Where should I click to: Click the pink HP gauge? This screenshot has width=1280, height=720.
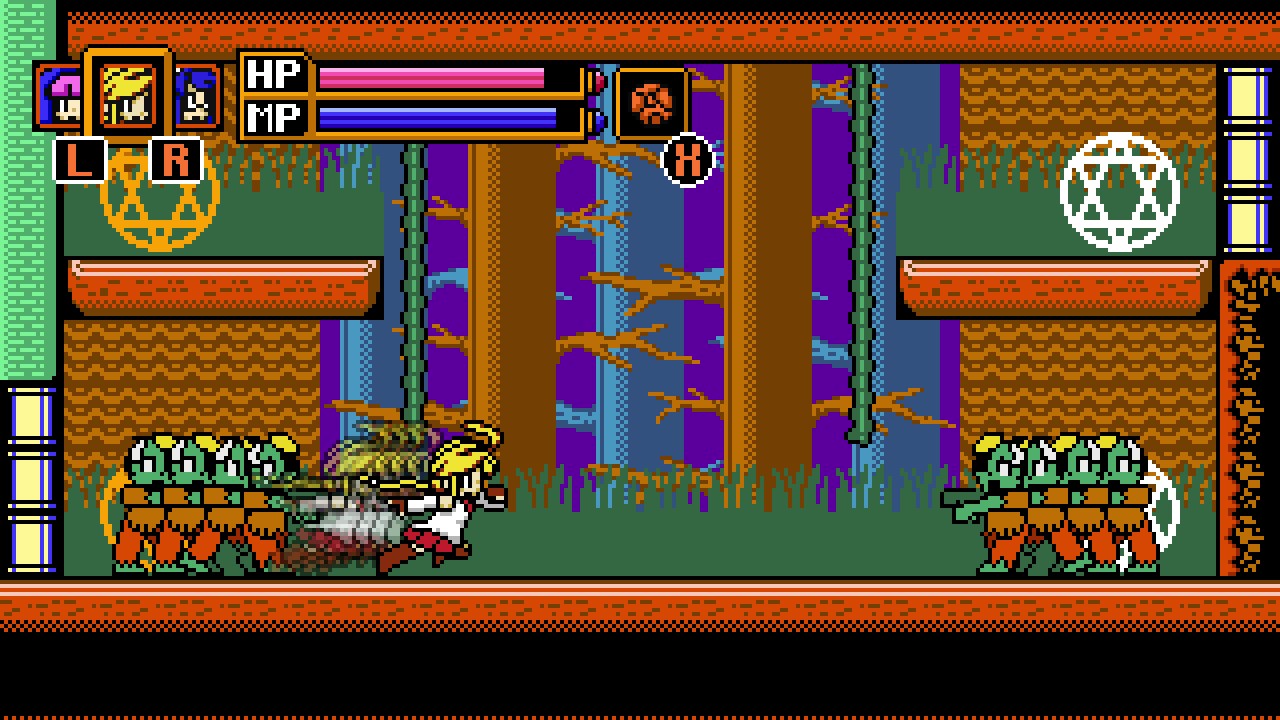(430, 76)
